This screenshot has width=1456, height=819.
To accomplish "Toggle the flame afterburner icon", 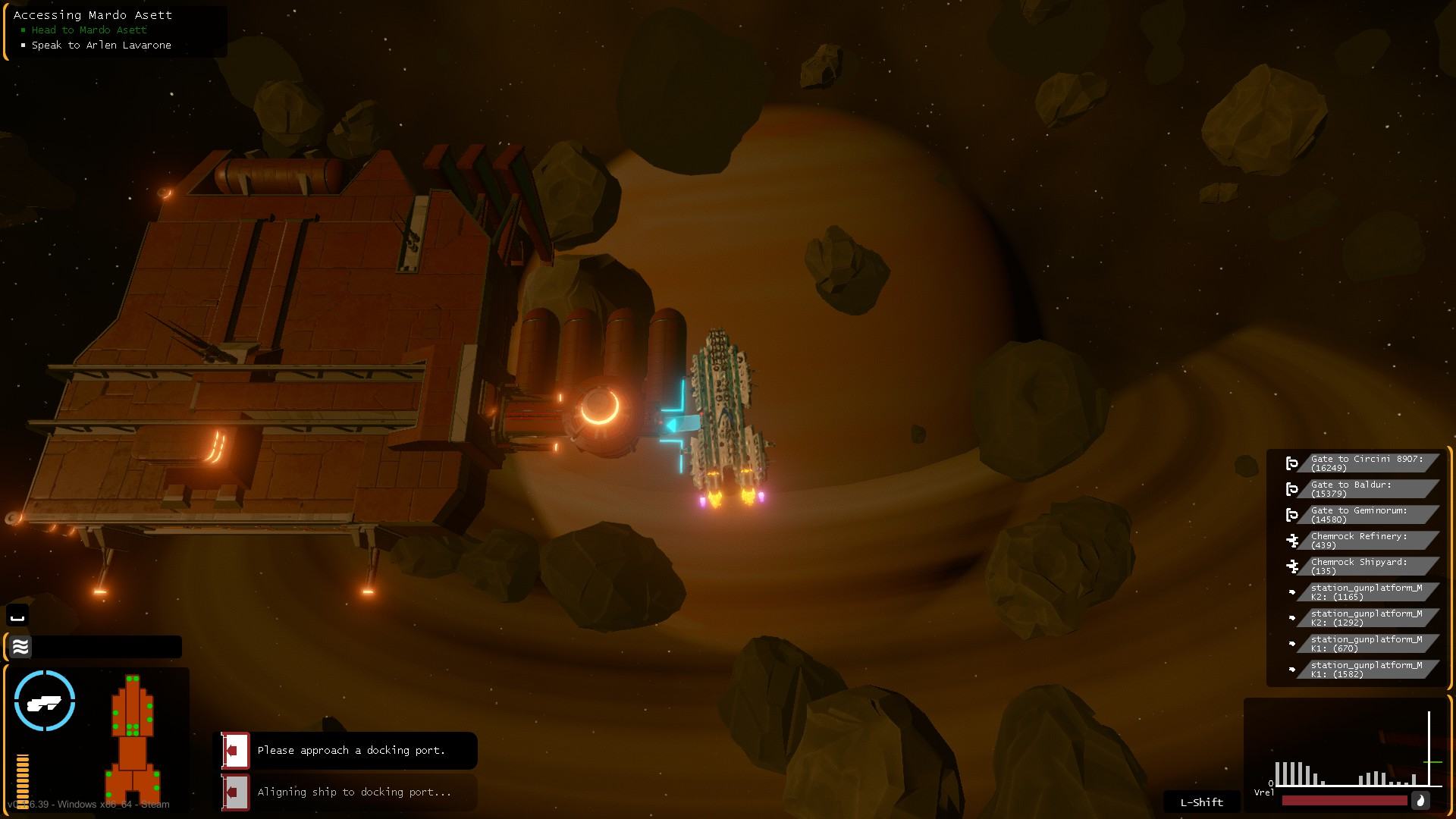I will tap(1420, 801).
